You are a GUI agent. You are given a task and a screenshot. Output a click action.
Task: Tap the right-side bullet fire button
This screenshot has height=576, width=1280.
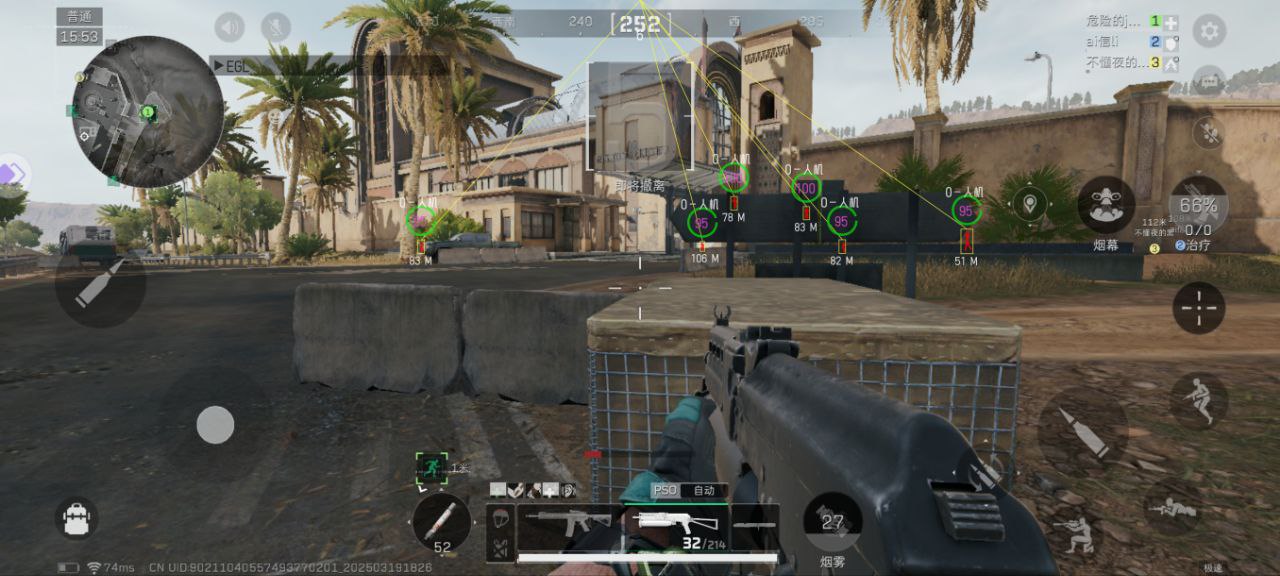pos(1082,431)
